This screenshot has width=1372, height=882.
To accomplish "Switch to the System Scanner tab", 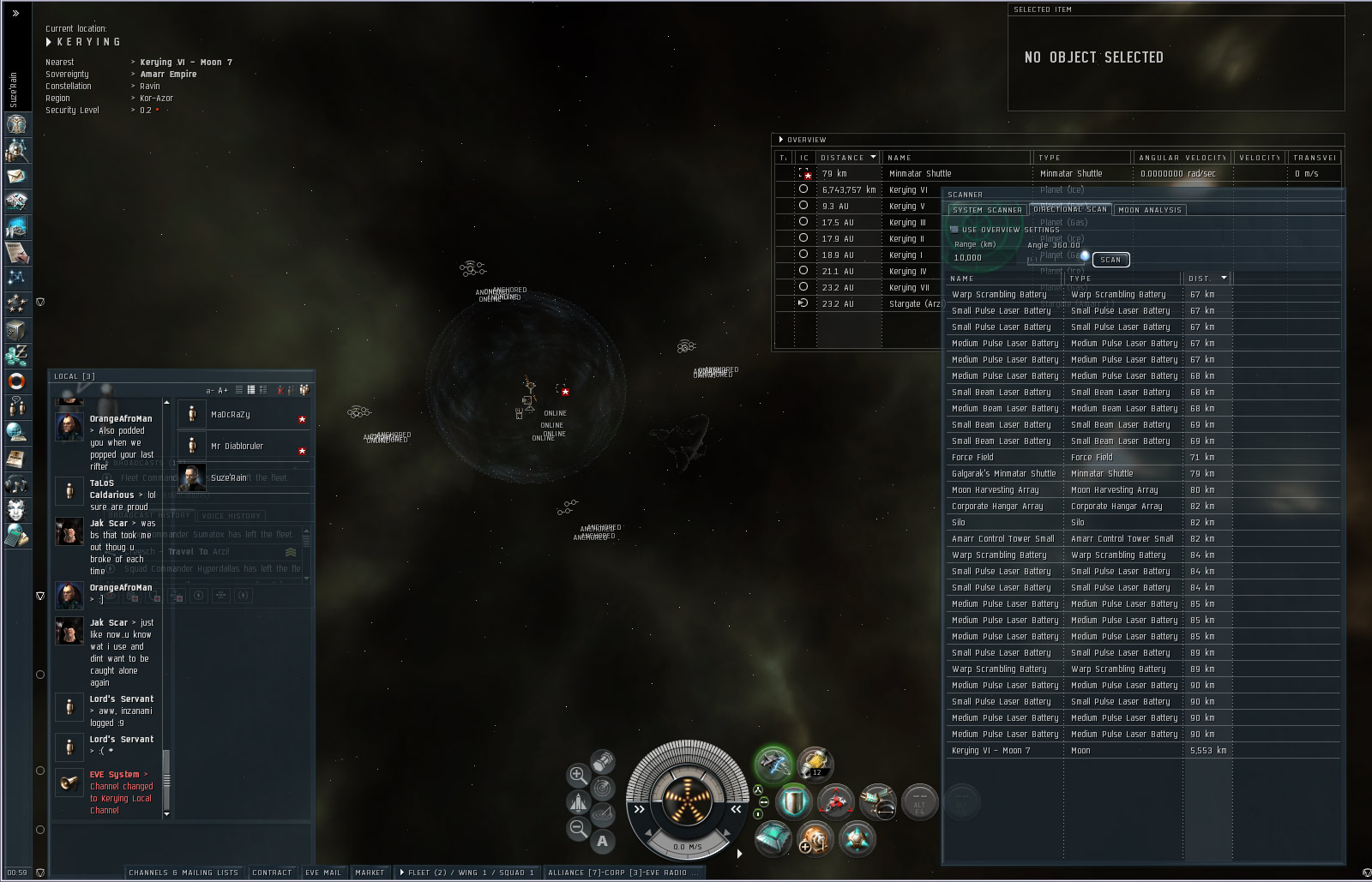I will [987, 210].
